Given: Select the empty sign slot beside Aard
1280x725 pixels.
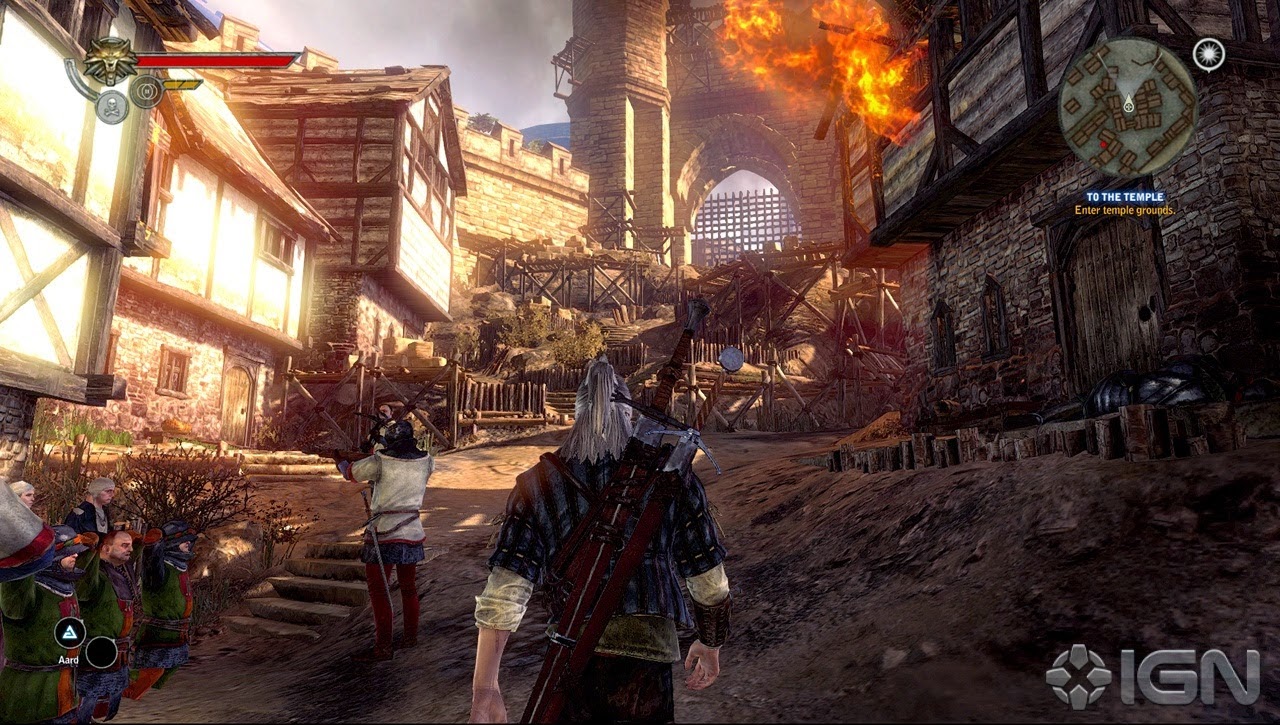Looking at the screenshot, I should (101, 653).
